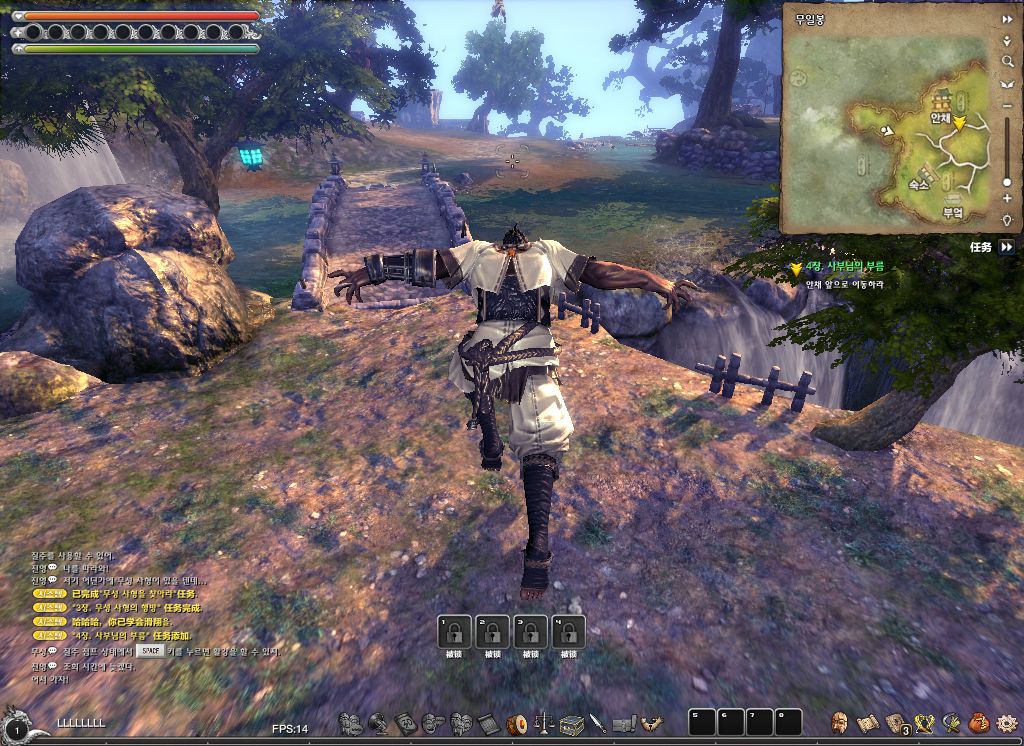This screenshot has width=1024, height=746.
Task: Open the red pouch bag icon
Action: [x=979, y=722]
